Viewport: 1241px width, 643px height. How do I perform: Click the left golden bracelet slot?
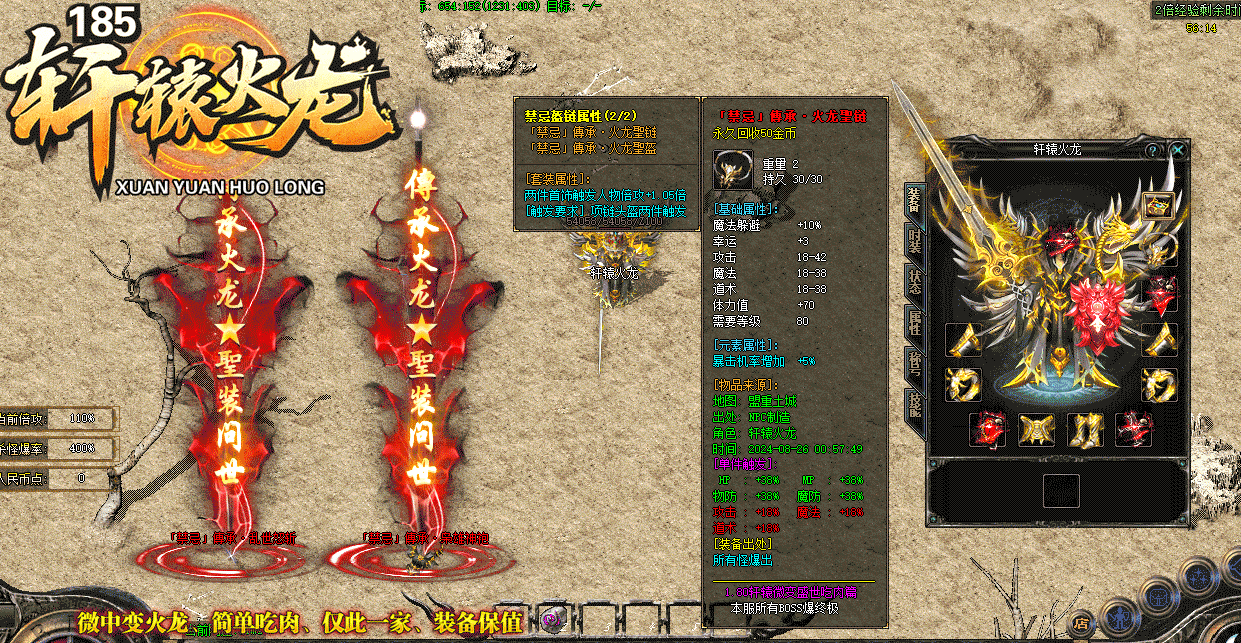963,340
